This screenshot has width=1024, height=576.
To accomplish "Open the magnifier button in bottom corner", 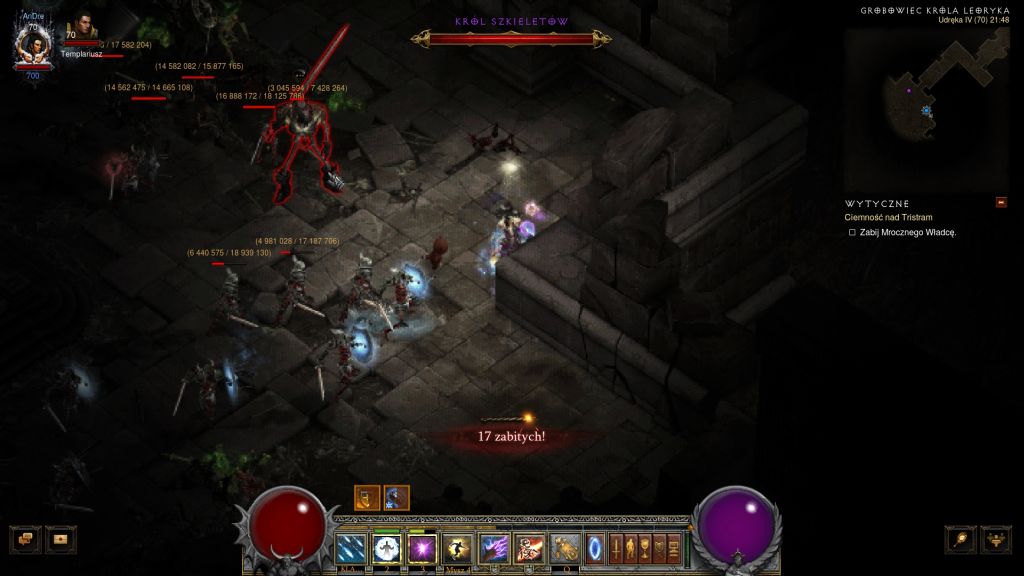I will 961,538.
